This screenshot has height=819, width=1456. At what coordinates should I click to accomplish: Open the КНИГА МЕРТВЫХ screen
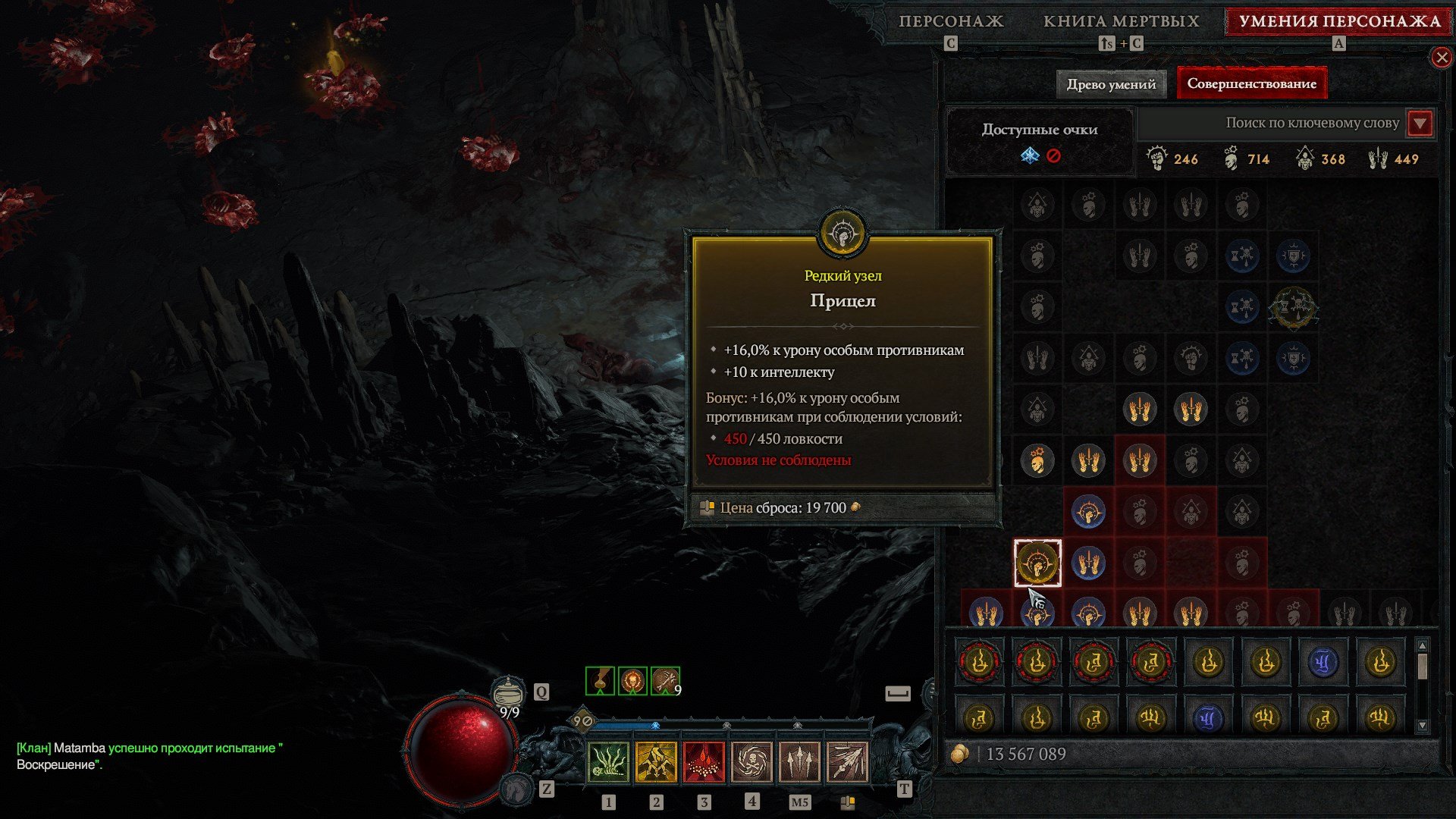(1121, 21)
